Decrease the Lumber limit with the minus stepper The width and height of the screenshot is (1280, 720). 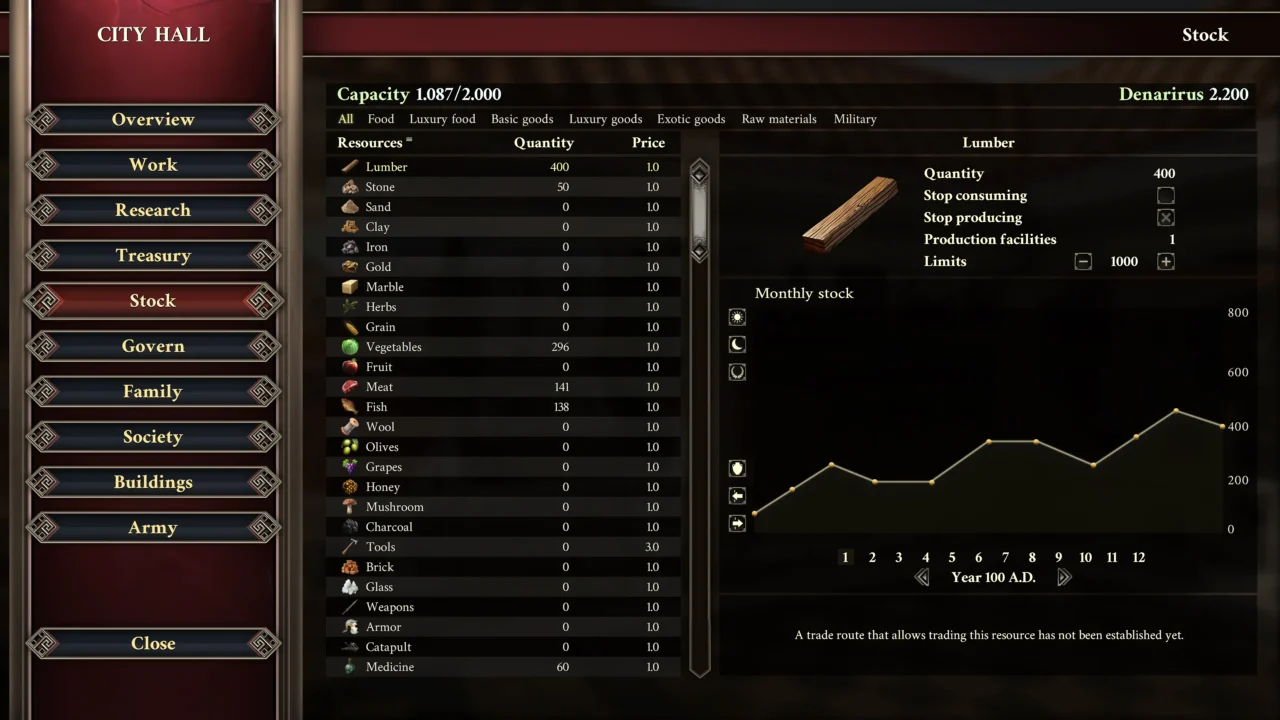[x=1083, y=261]
